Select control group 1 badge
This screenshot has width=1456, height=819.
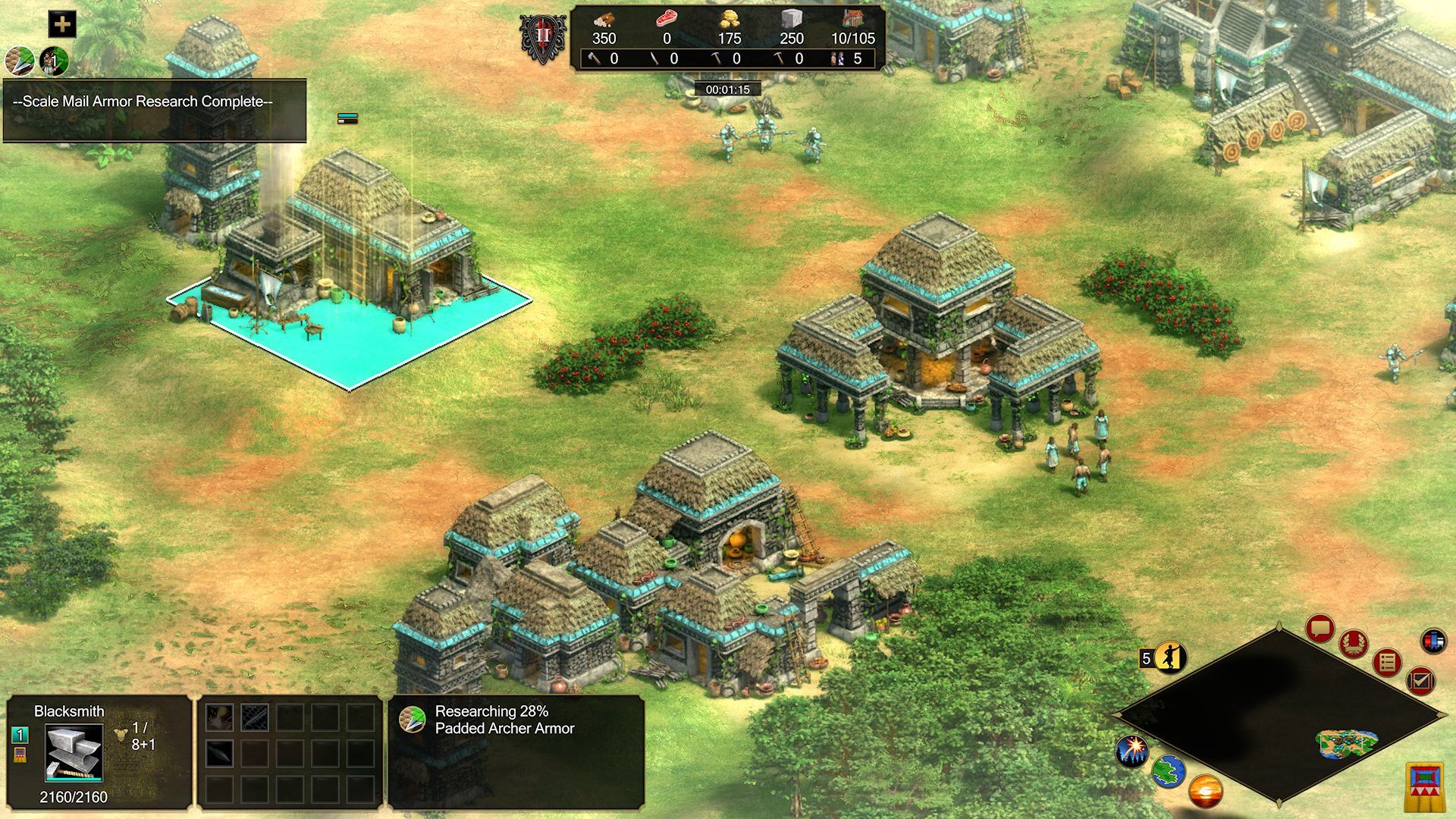tap(20, 735)
